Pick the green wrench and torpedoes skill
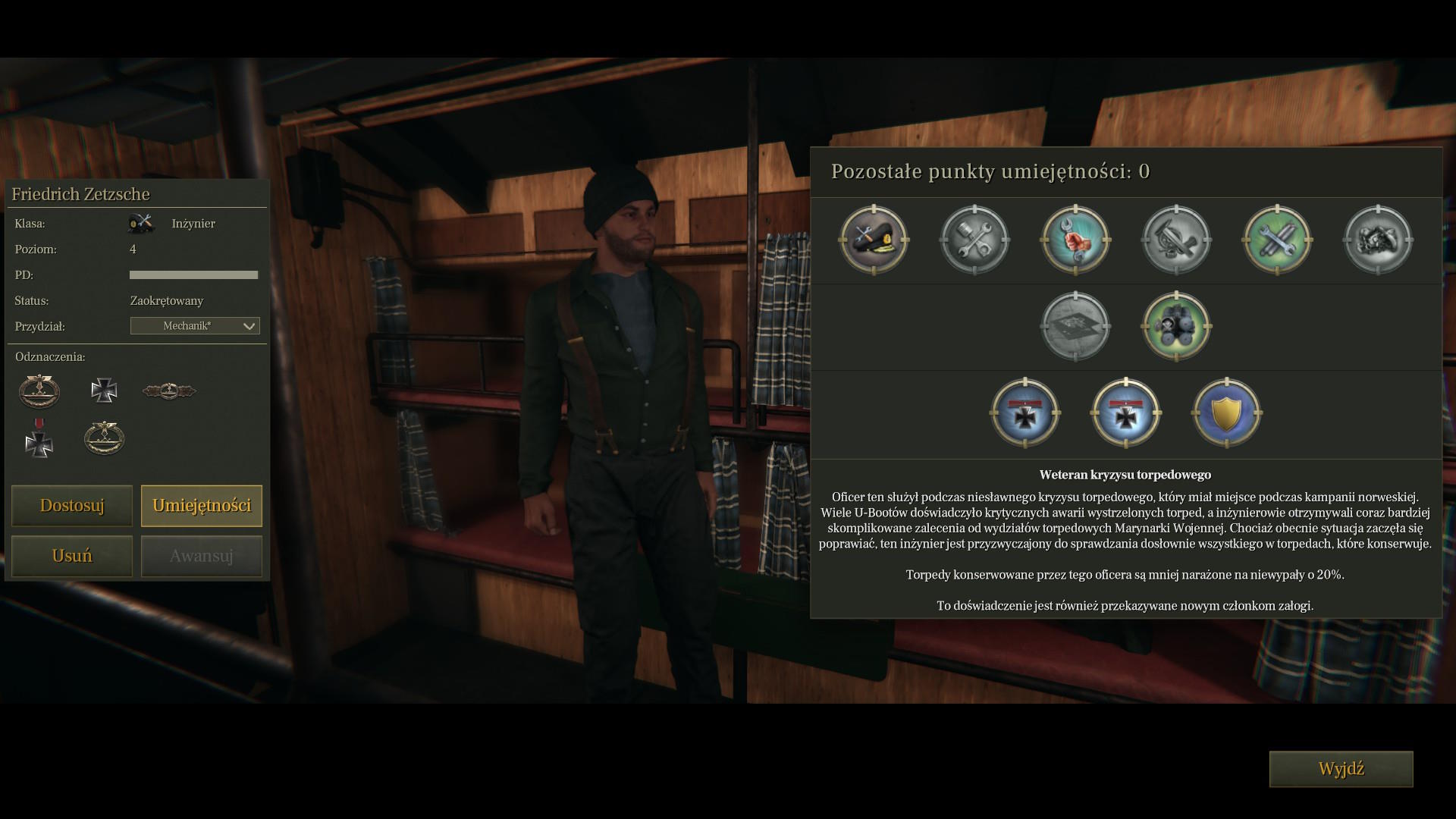Viewport: 1456px width, 819px height. (1277, 240)
